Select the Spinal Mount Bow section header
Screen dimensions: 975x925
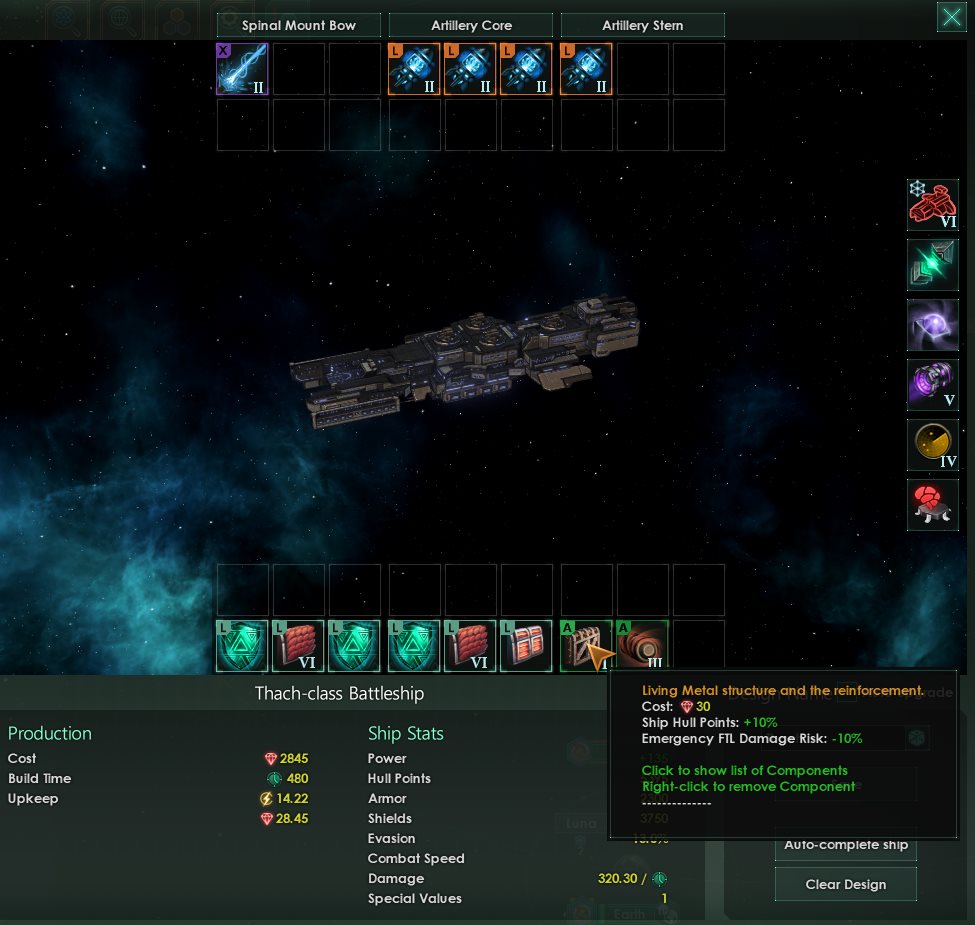coord(299,26)
